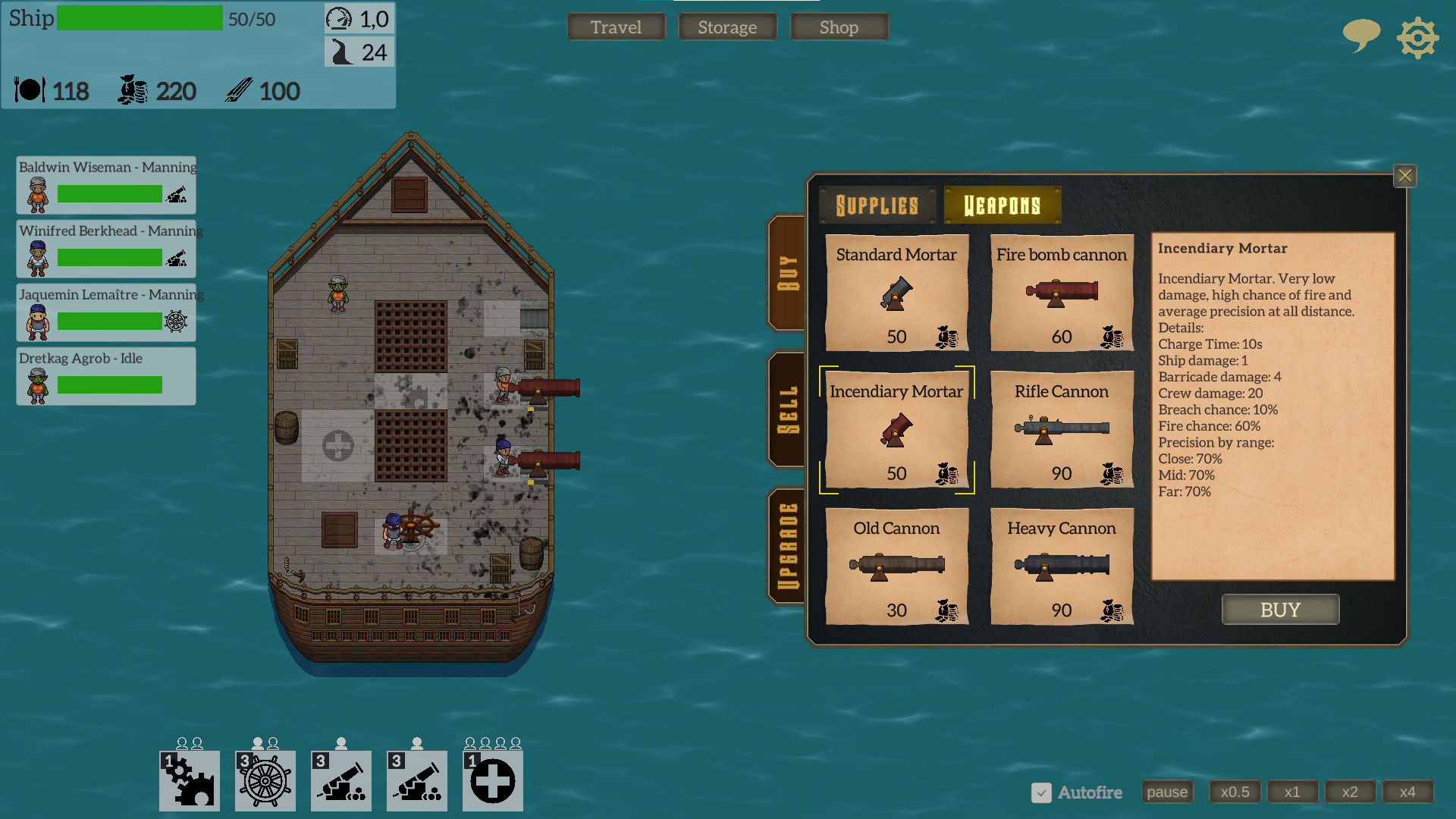This screenshot has width=1456, height=819.
Task: Toggle the x0.5 game speed
Action: (x=1235, y=792)
